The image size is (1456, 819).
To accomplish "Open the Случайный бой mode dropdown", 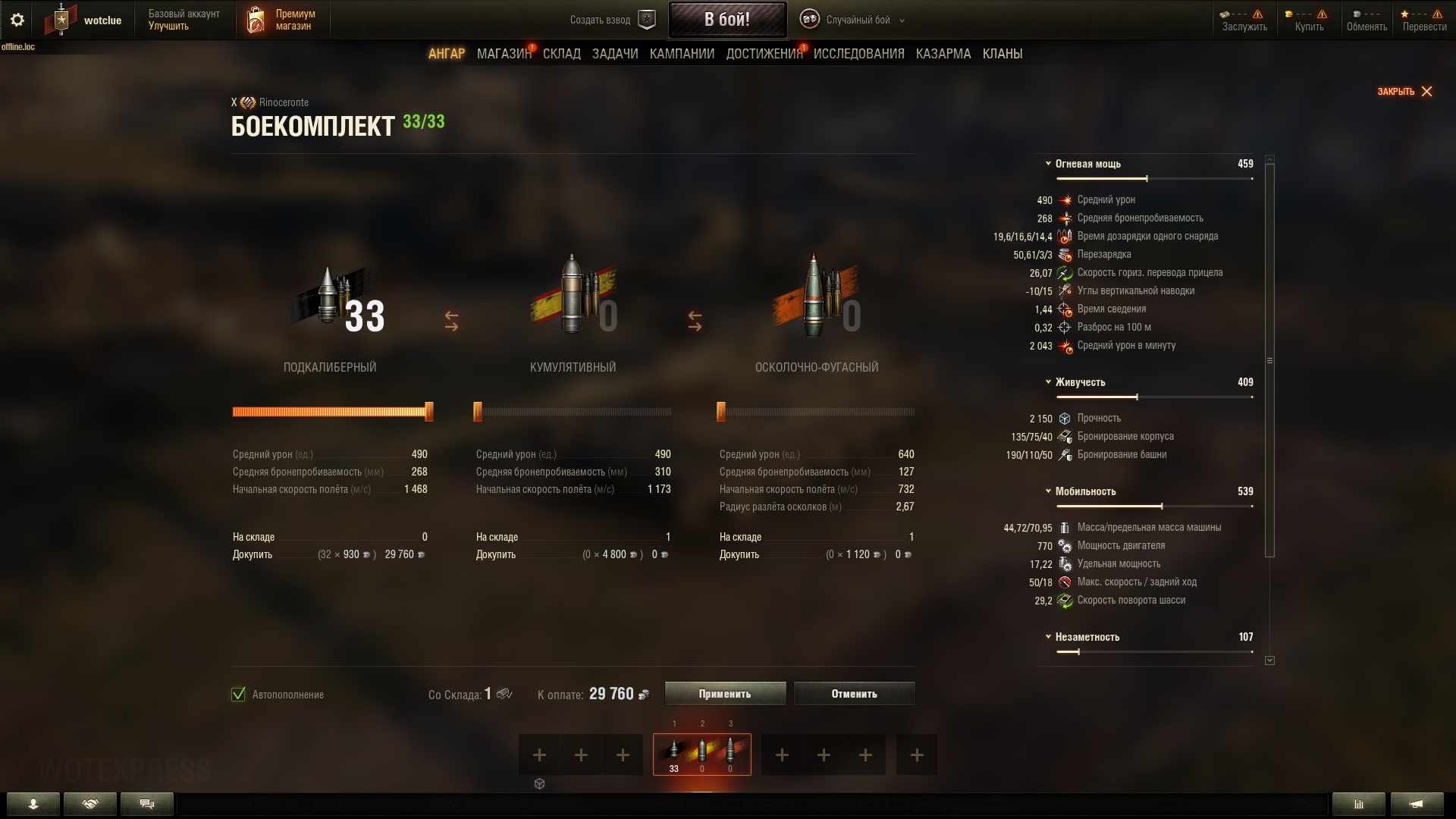I will (852, 20).
